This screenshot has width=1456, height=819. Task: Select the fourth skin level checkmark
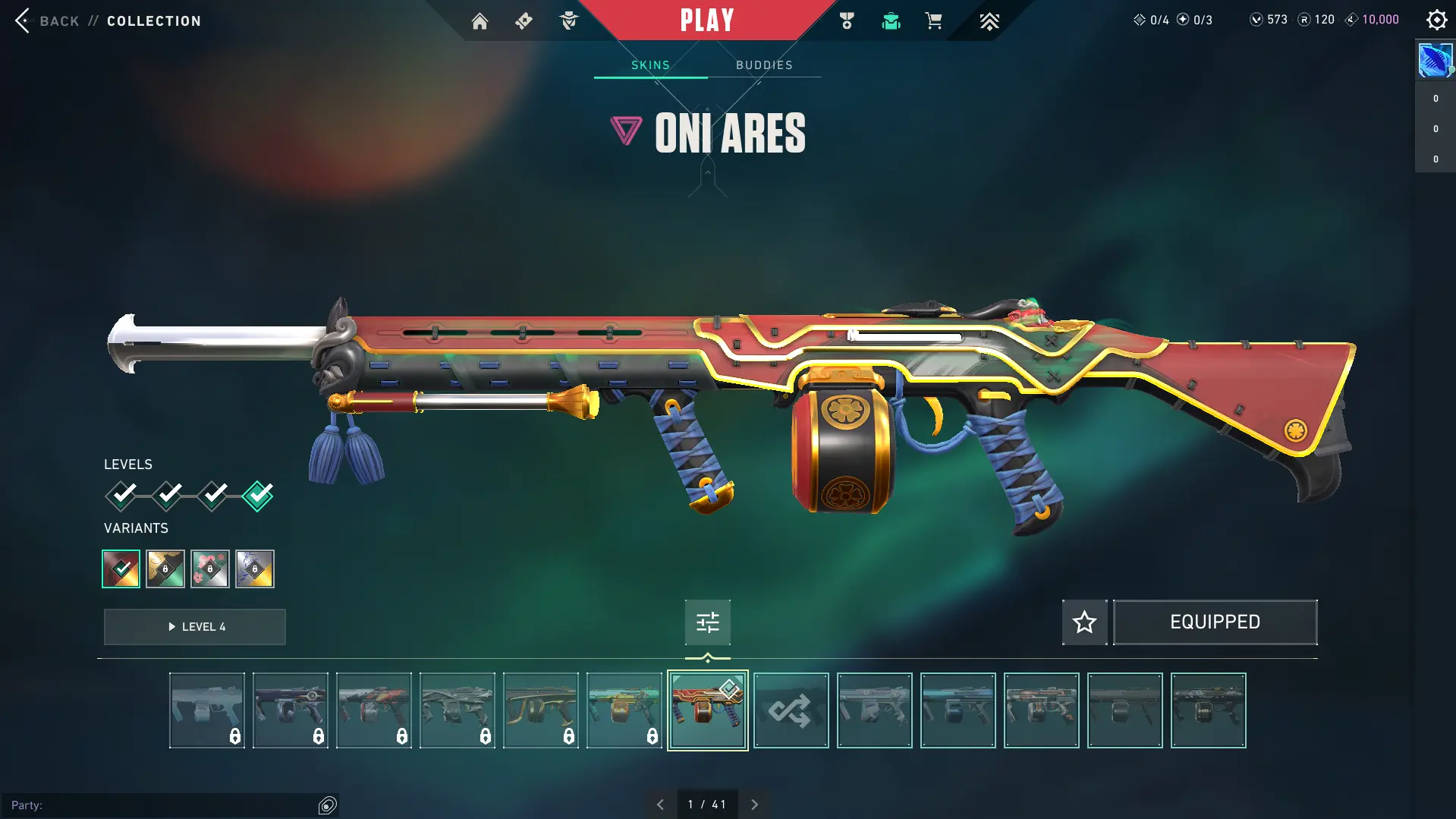coord(258,496)
